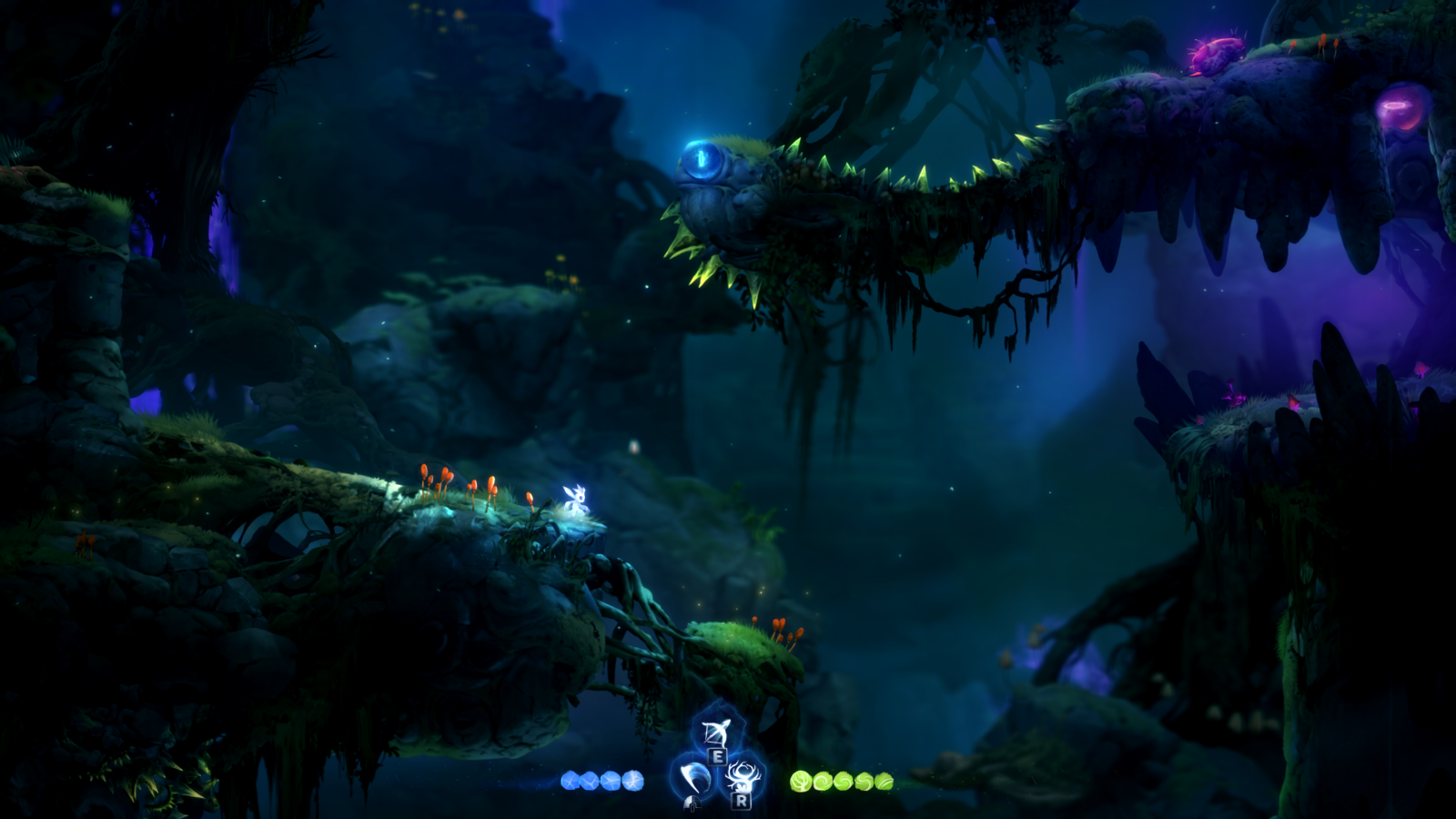The image size is (1456, 819).
Task: Click the middle green health orb
Action: (845, 779)
